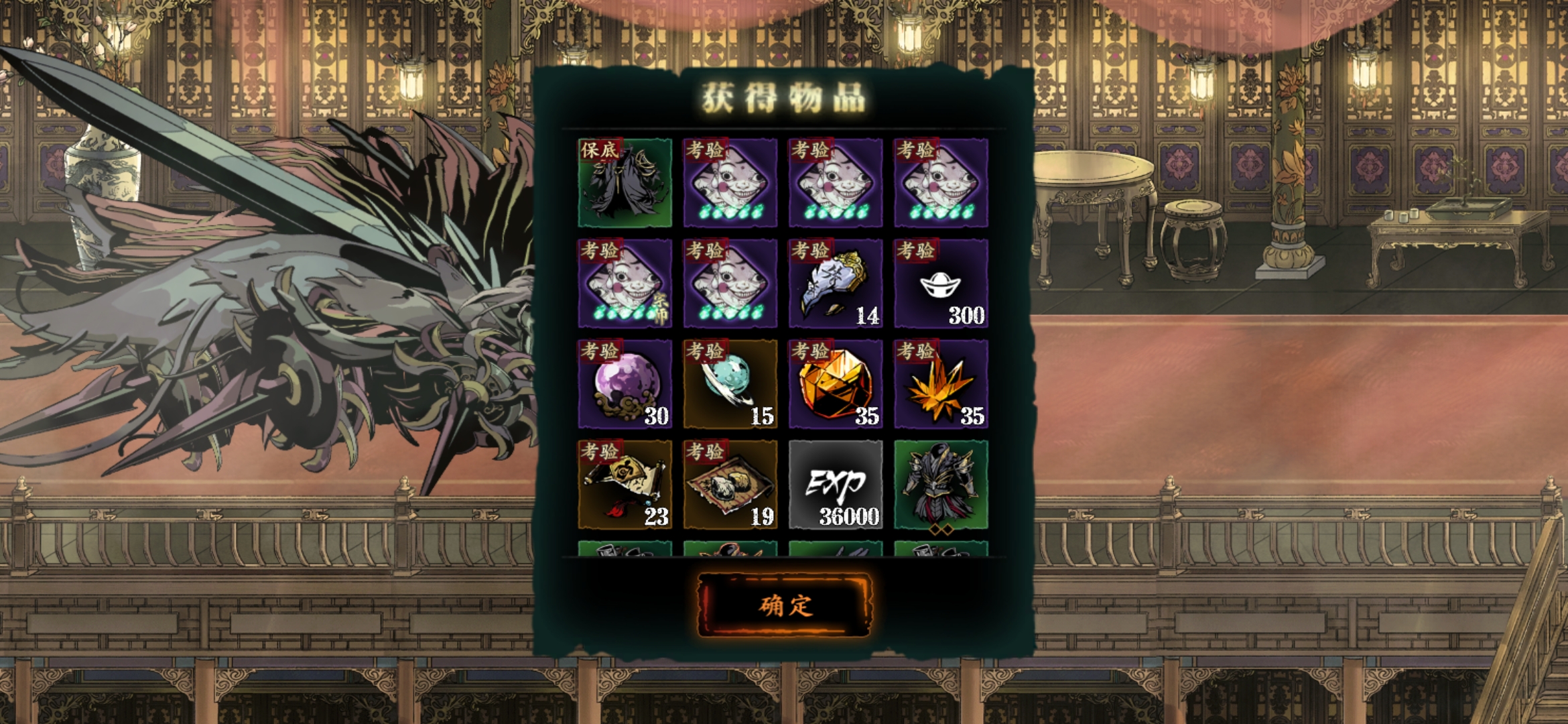Confirm the loot with the 确定 button
This screenshot has height=724, width=1568.
pos(785,605)
